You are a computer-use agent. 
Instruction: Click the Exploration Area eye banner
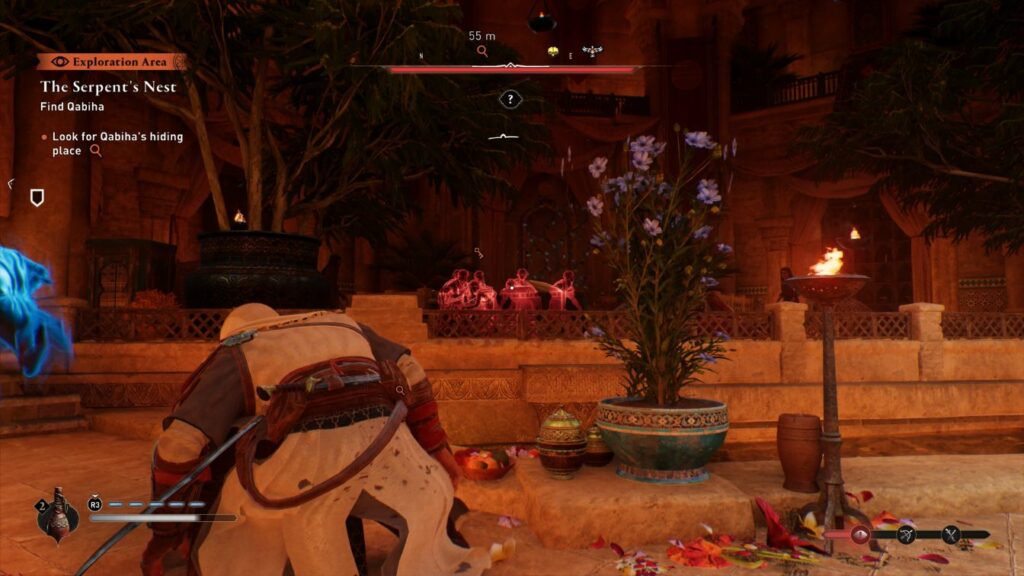[x=112, y=62]
